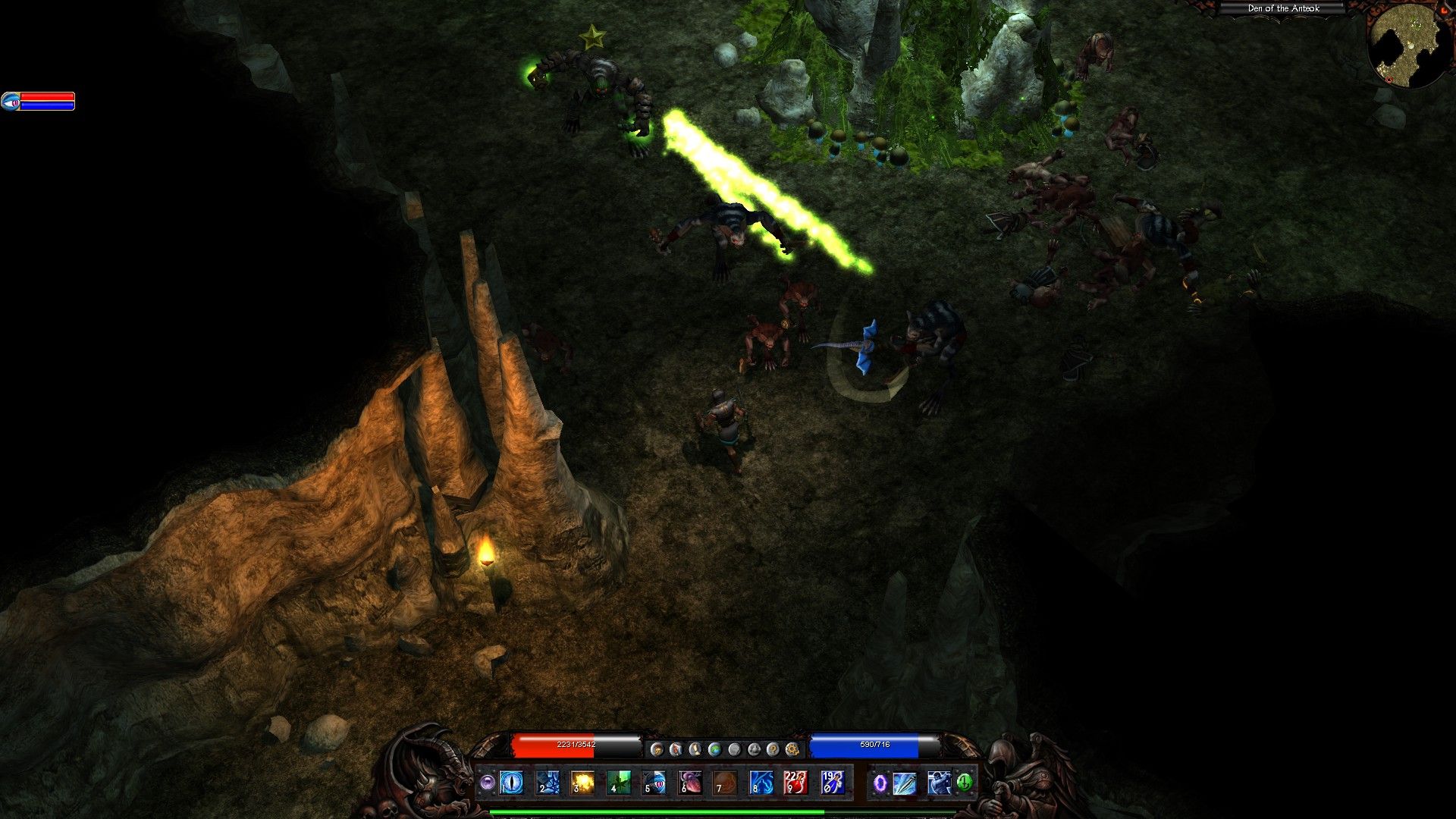Click the minimap
The image size is (1456, 819).
tap(1405, 44)
